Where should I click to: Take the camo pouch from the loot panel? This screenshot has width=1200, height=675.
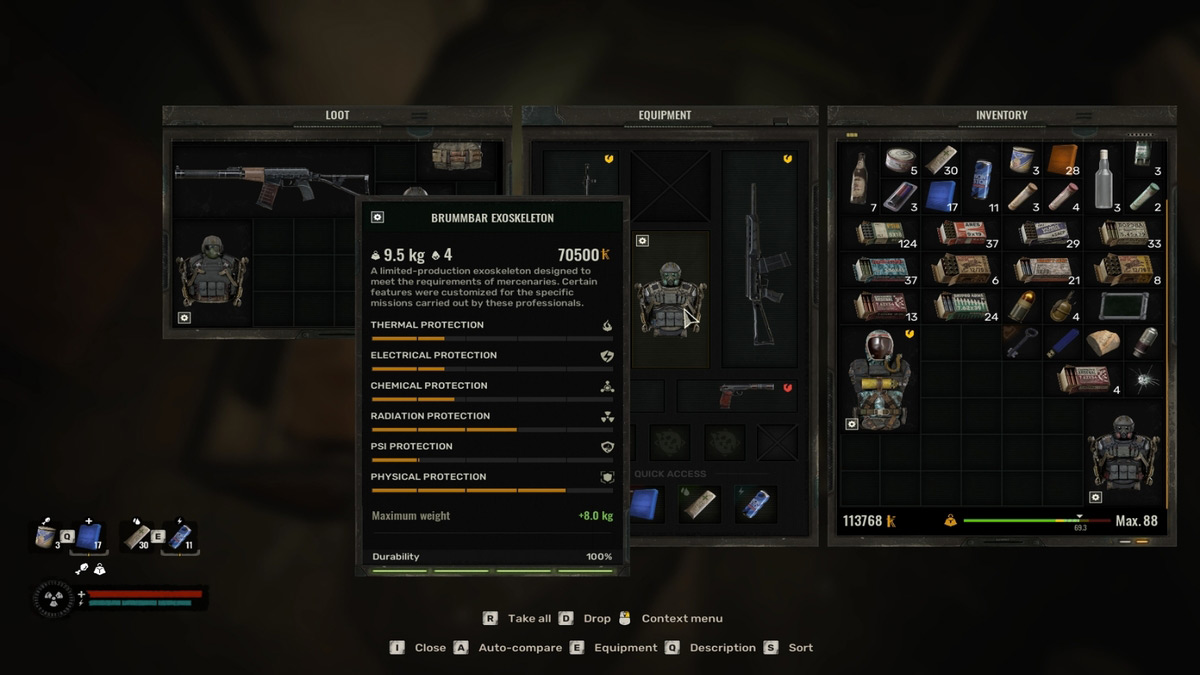456,156
